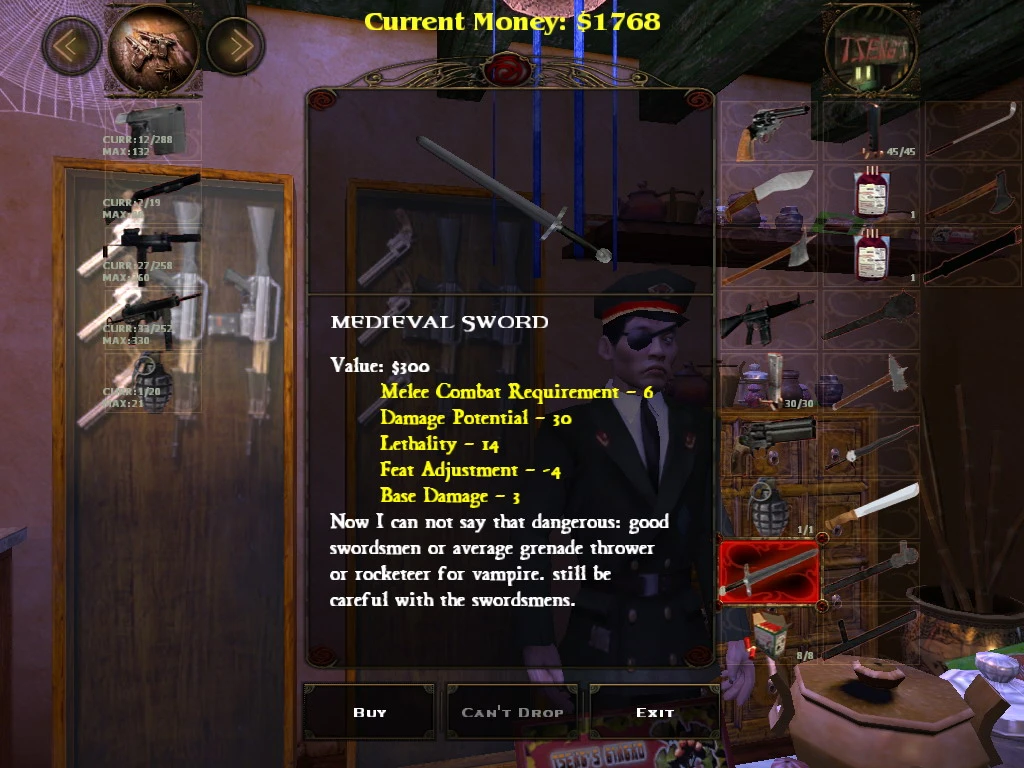Image resolution: width=1024 pixels, height=768 pixels.
Task: Click the Can't Drop button
Action: (x=512, y=712)
